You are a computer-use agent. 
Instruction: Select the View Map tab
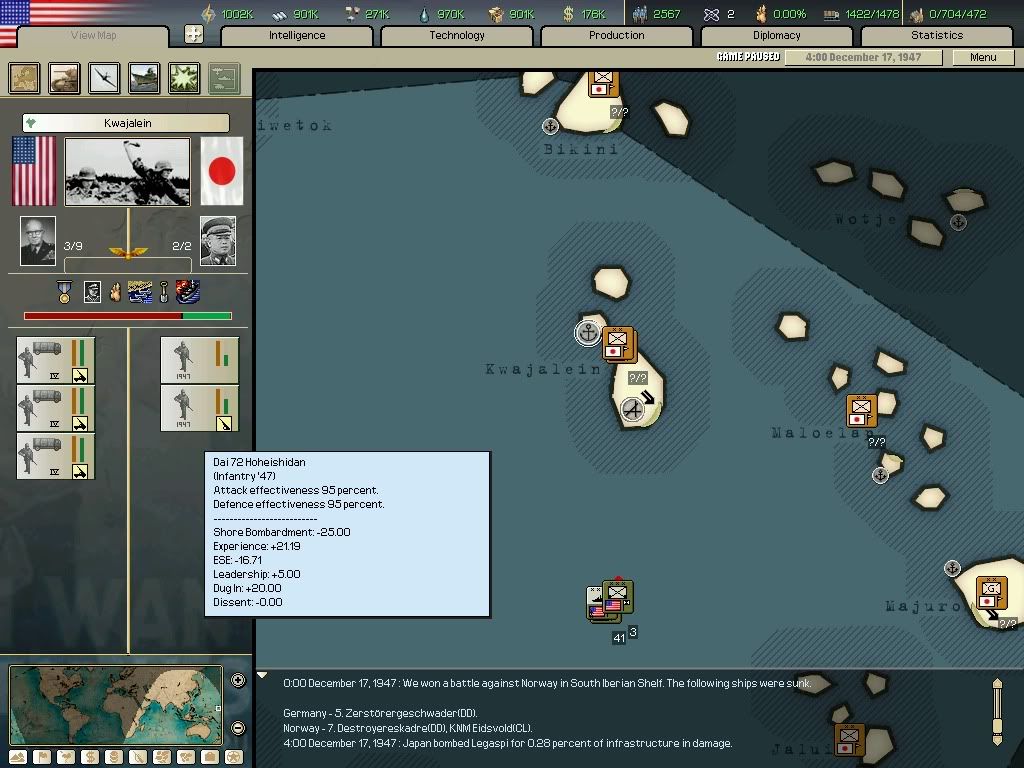[94, 36]
